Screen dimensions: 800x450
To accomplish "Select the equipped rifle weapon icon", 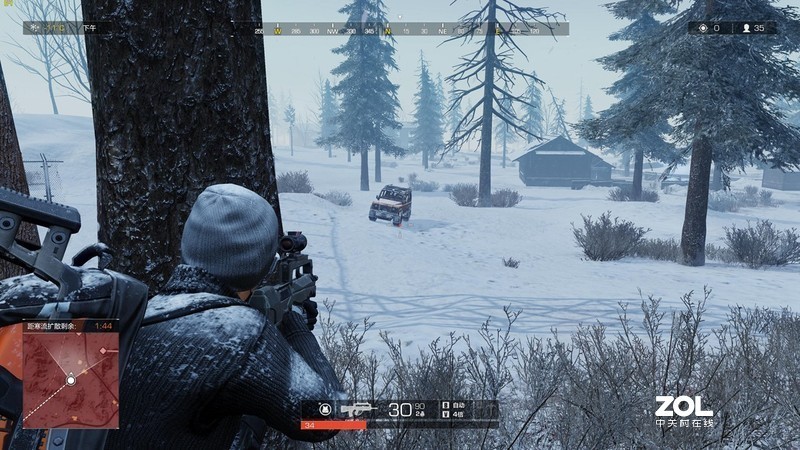I will pyautogui.click(x=357, y=409).
